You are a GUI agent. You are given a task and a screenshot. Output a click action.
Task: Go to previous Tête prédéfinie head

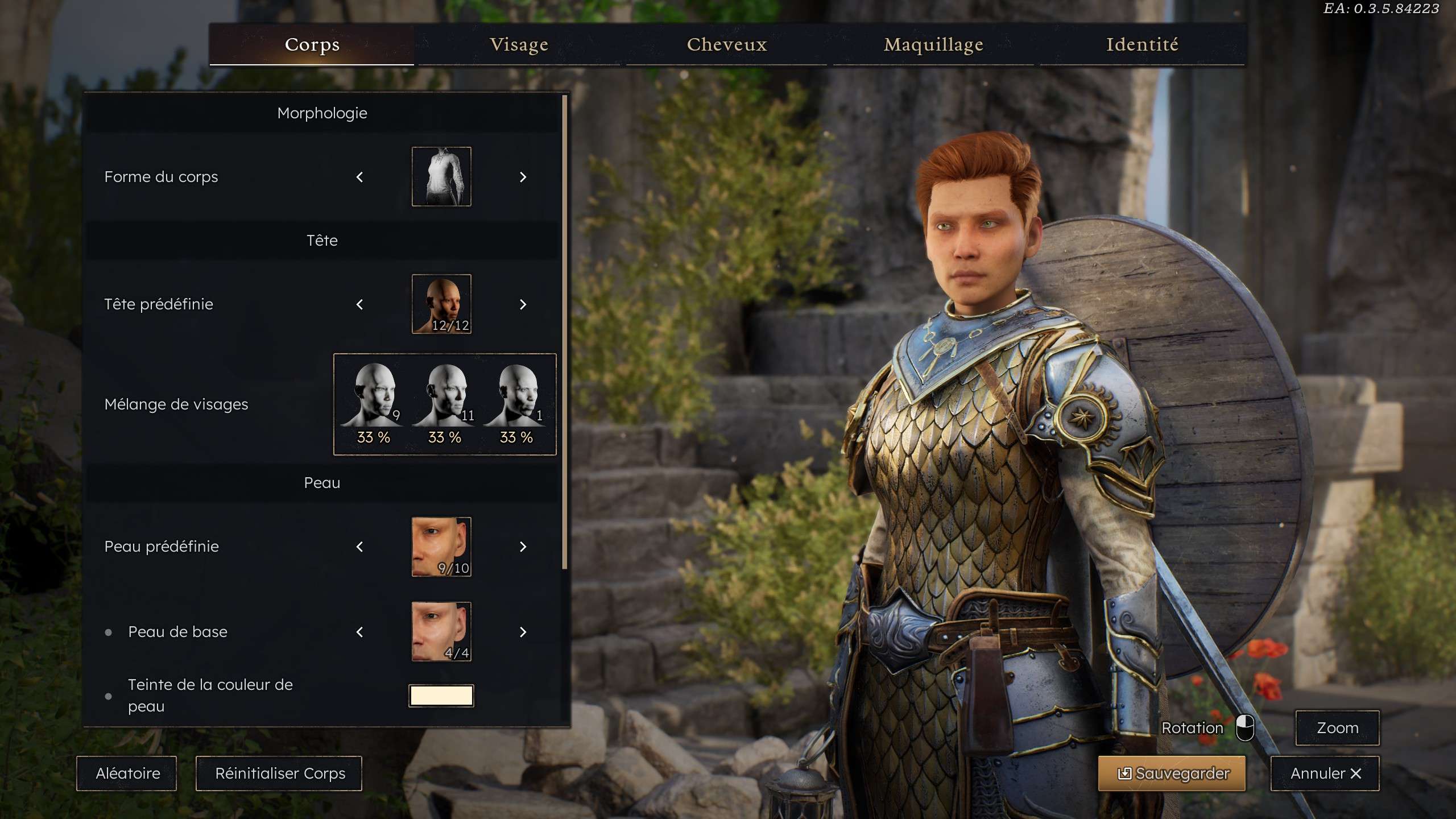pos(359,305)
